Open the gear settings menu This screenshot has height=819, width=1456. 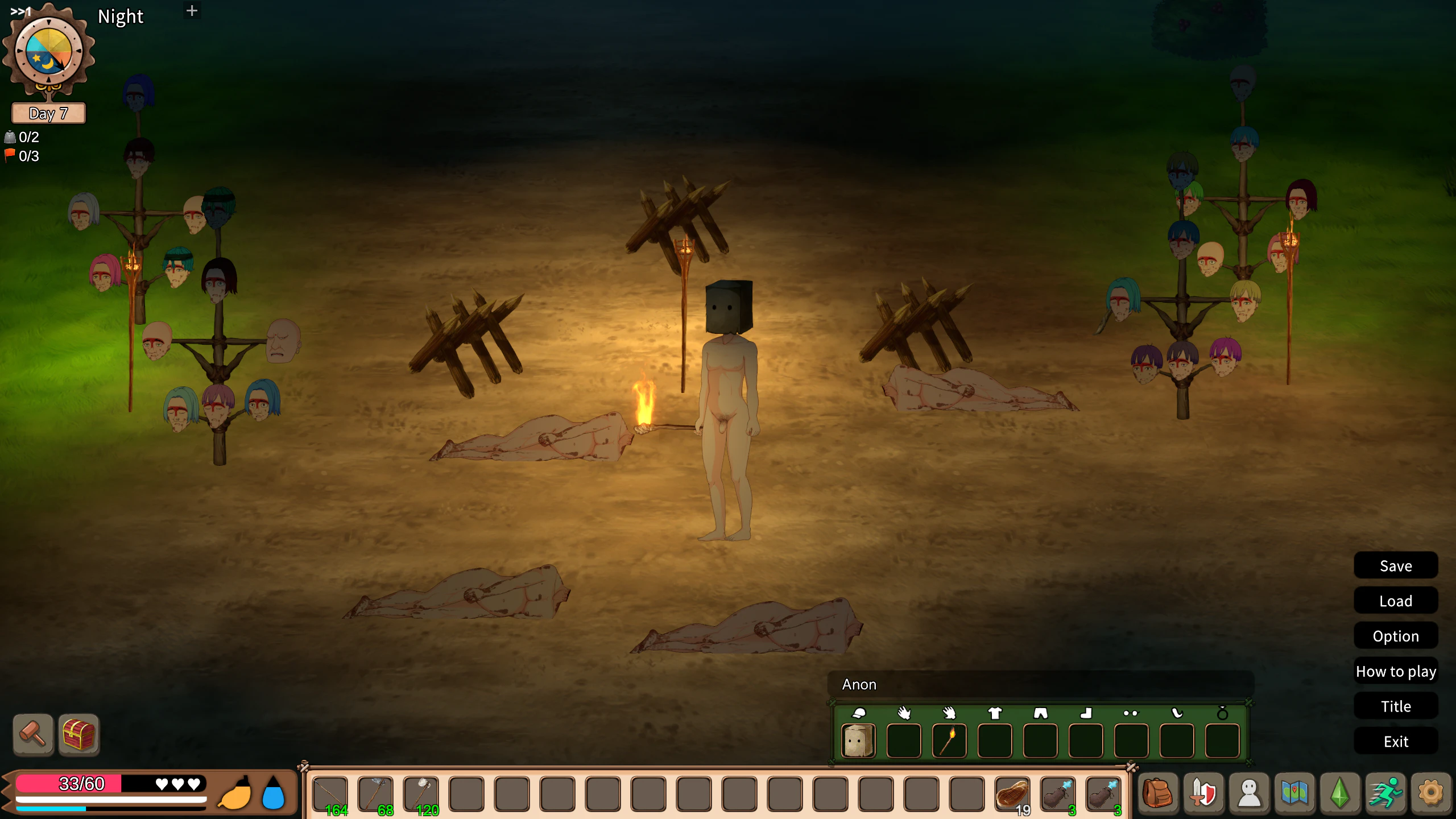pos(1431,792)
